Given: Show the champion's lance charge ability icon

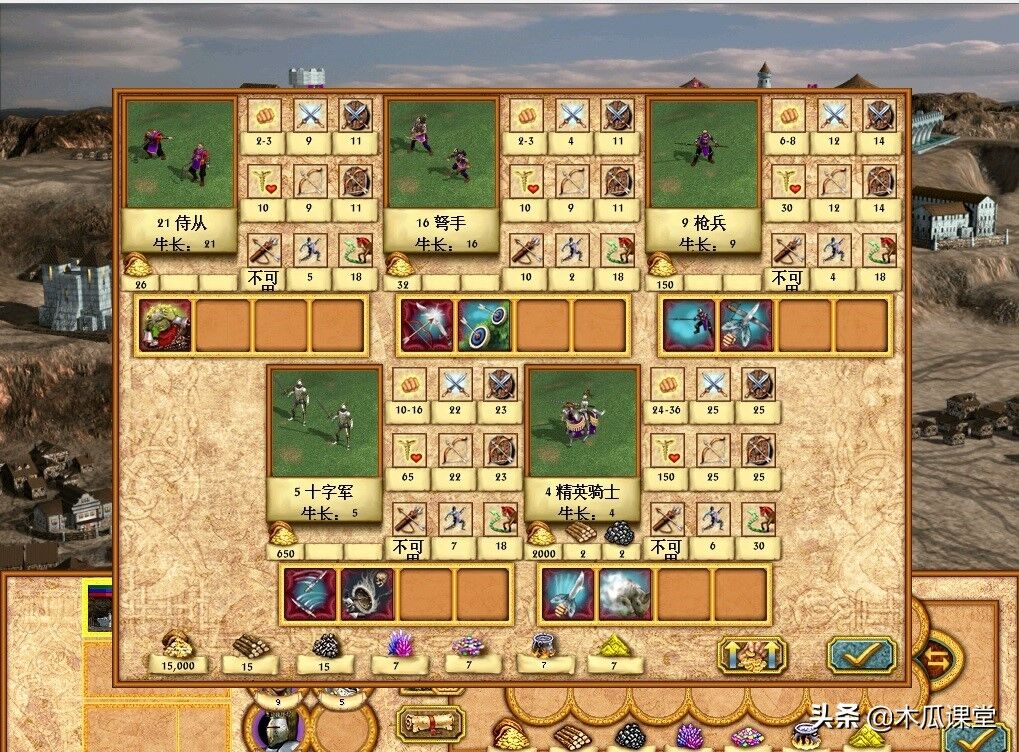Looking at the screenshot, I should (568, 594).
